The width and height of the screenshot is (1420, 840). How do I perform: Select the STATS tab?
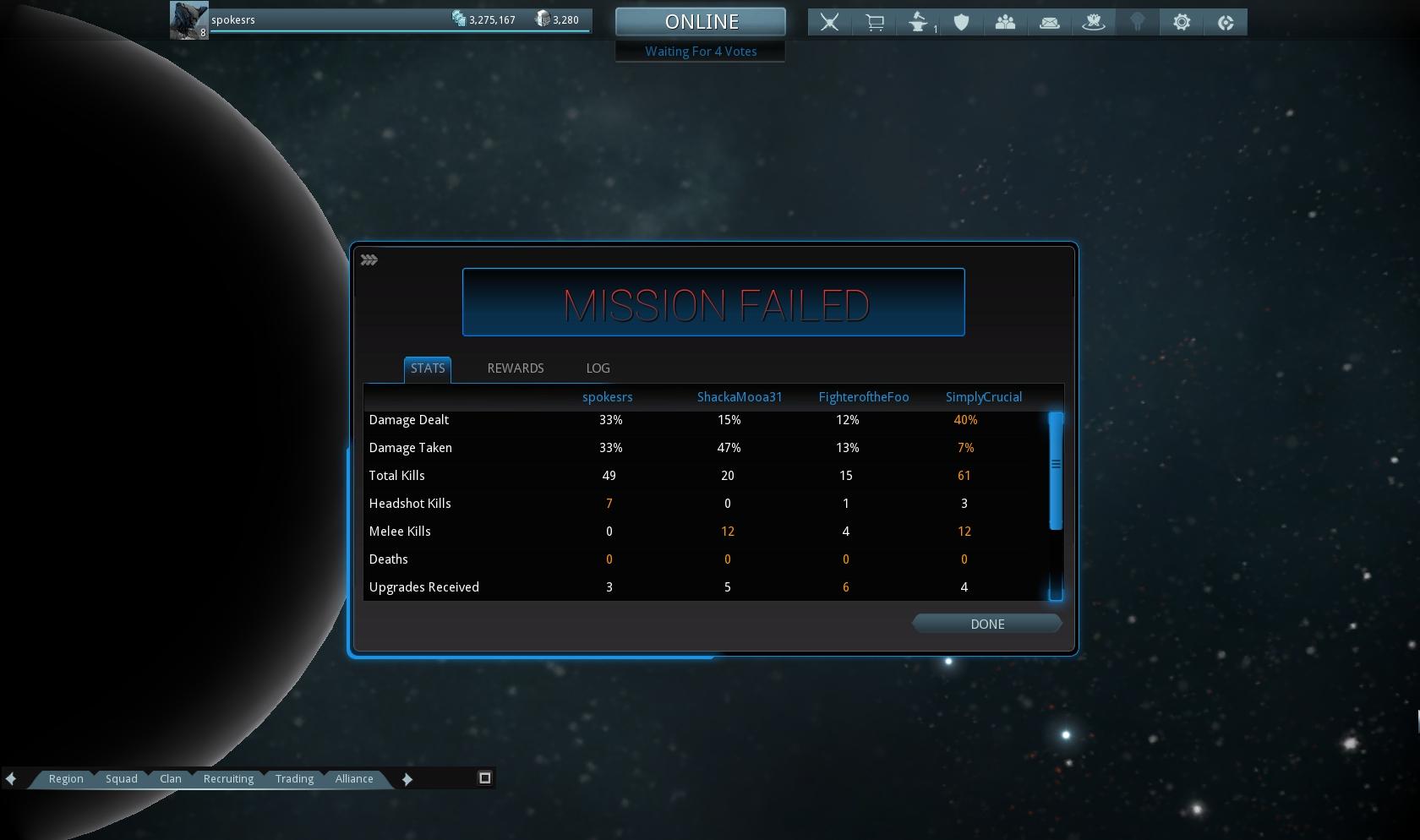coord(428,368)
